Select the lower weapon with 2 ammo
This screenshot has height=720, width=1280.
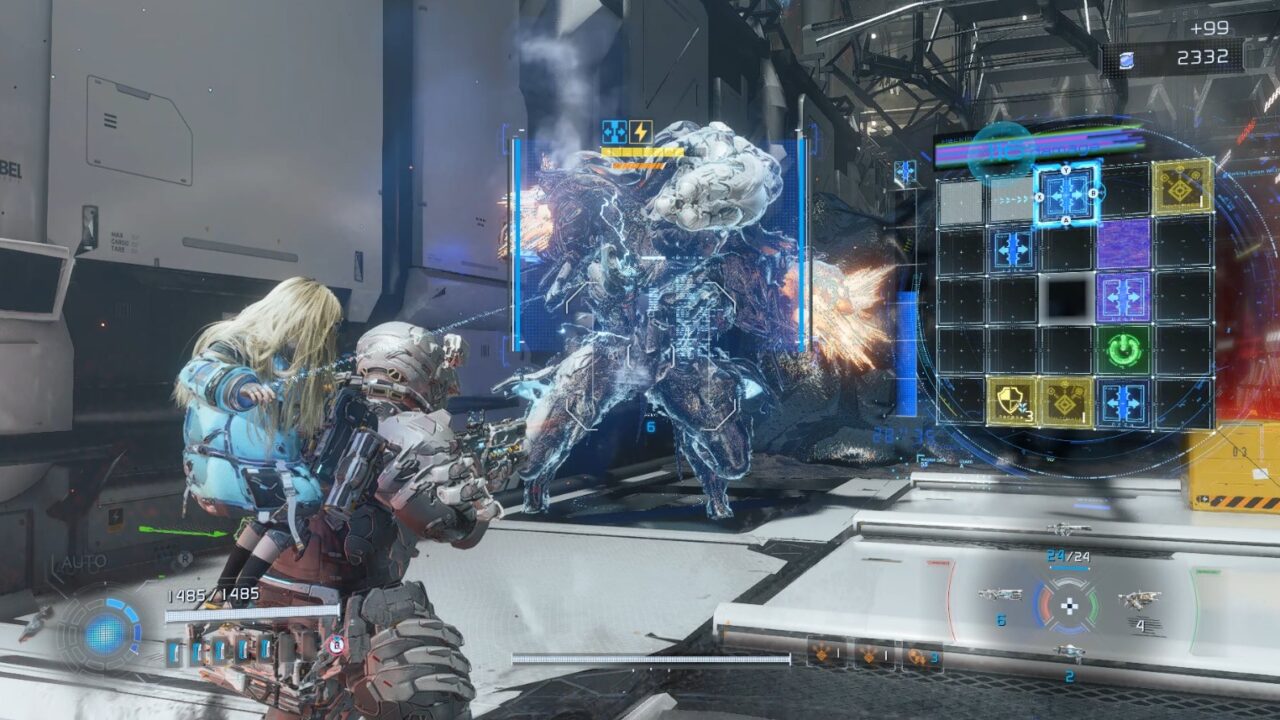coord(1069,652)
